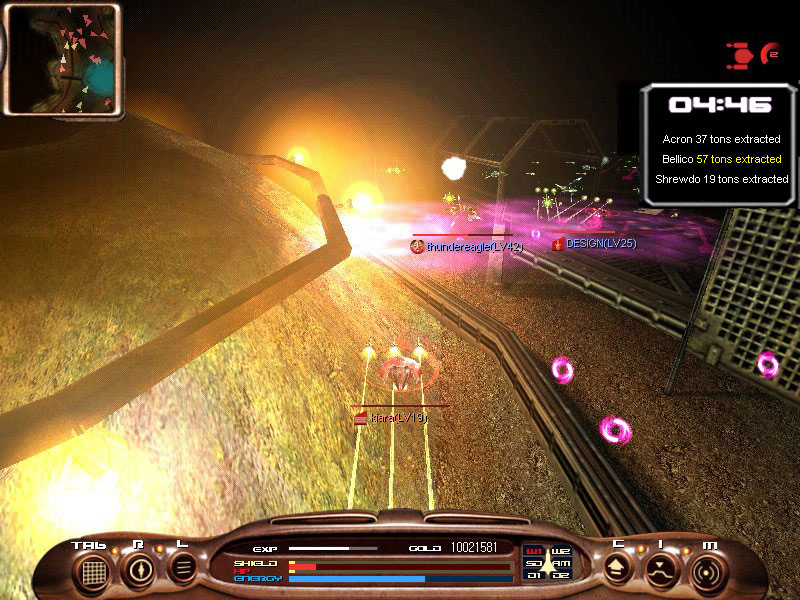Open the I round button
This screenshot has height=600, width=800.
662,570
